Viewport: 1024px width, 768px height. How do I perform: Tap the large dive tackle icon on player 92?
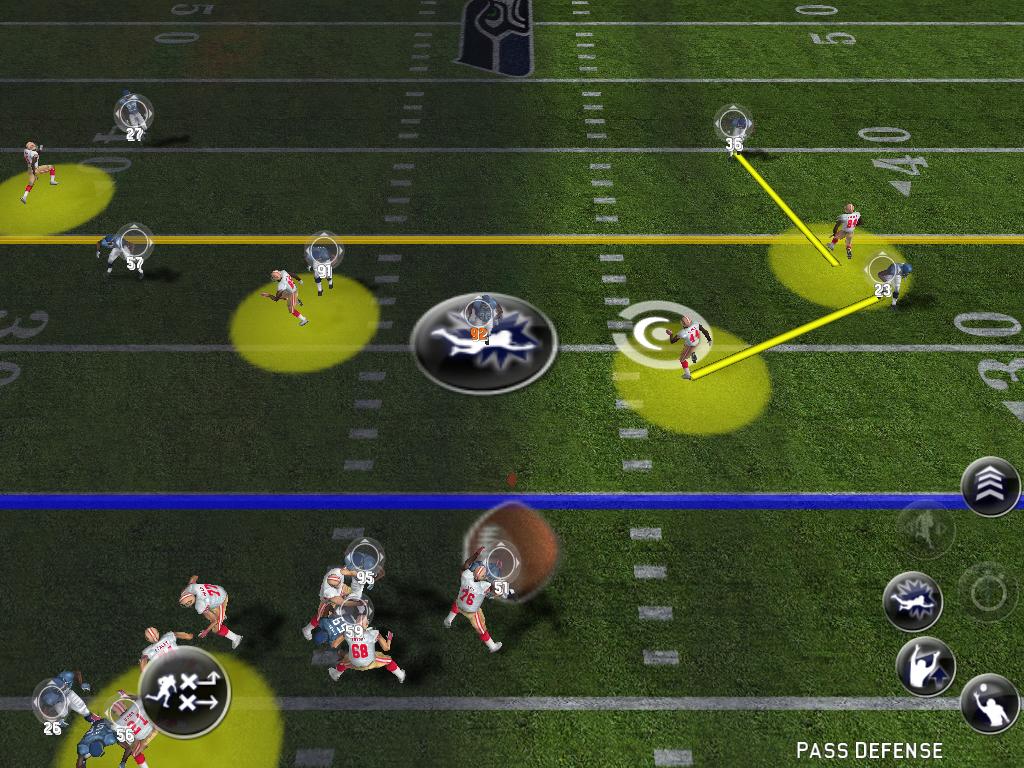[x=484, y=342]
